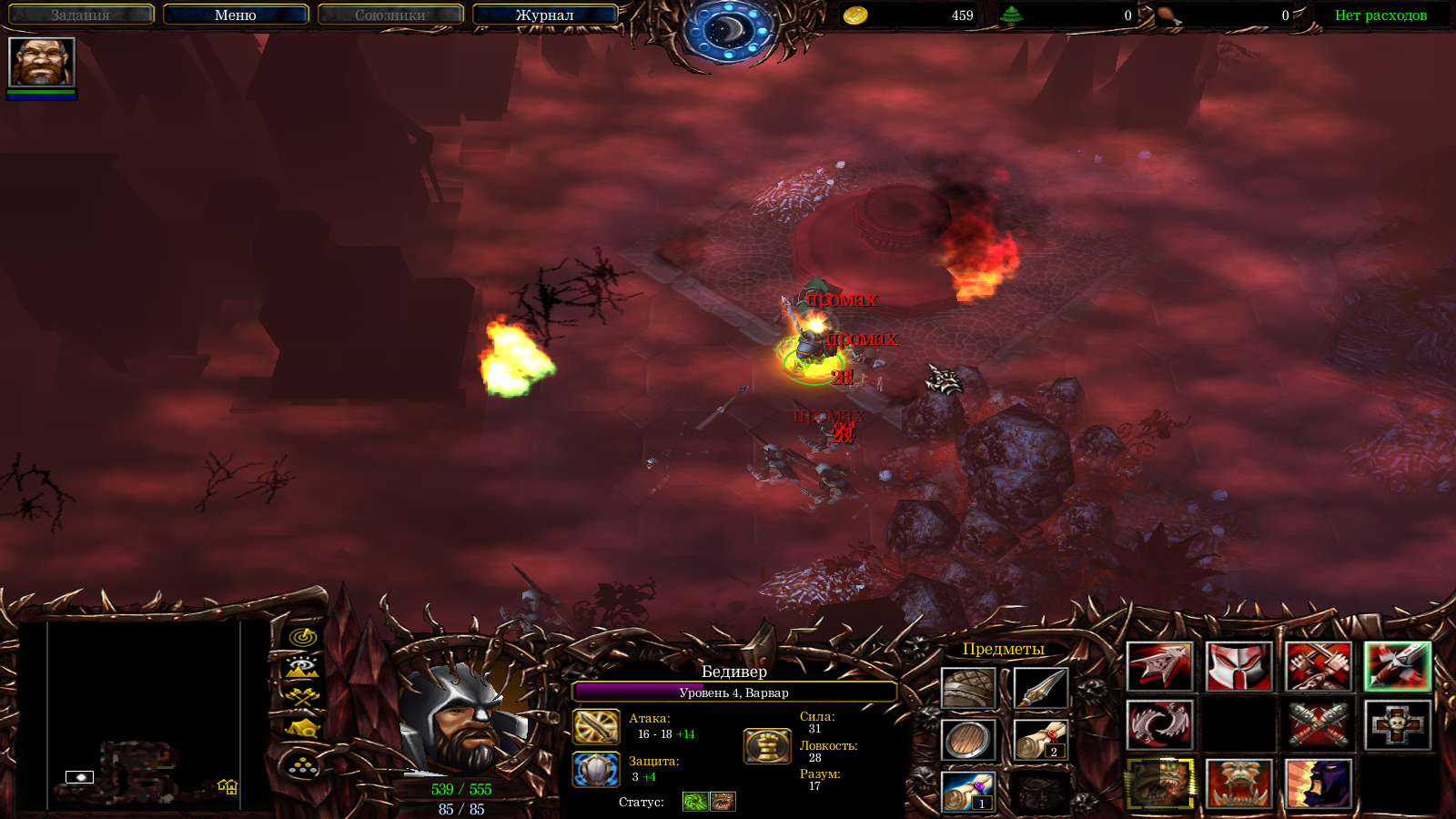Use the red-sealed scroll with 2 charges
1456x819 pixels.
point(1040,740)
